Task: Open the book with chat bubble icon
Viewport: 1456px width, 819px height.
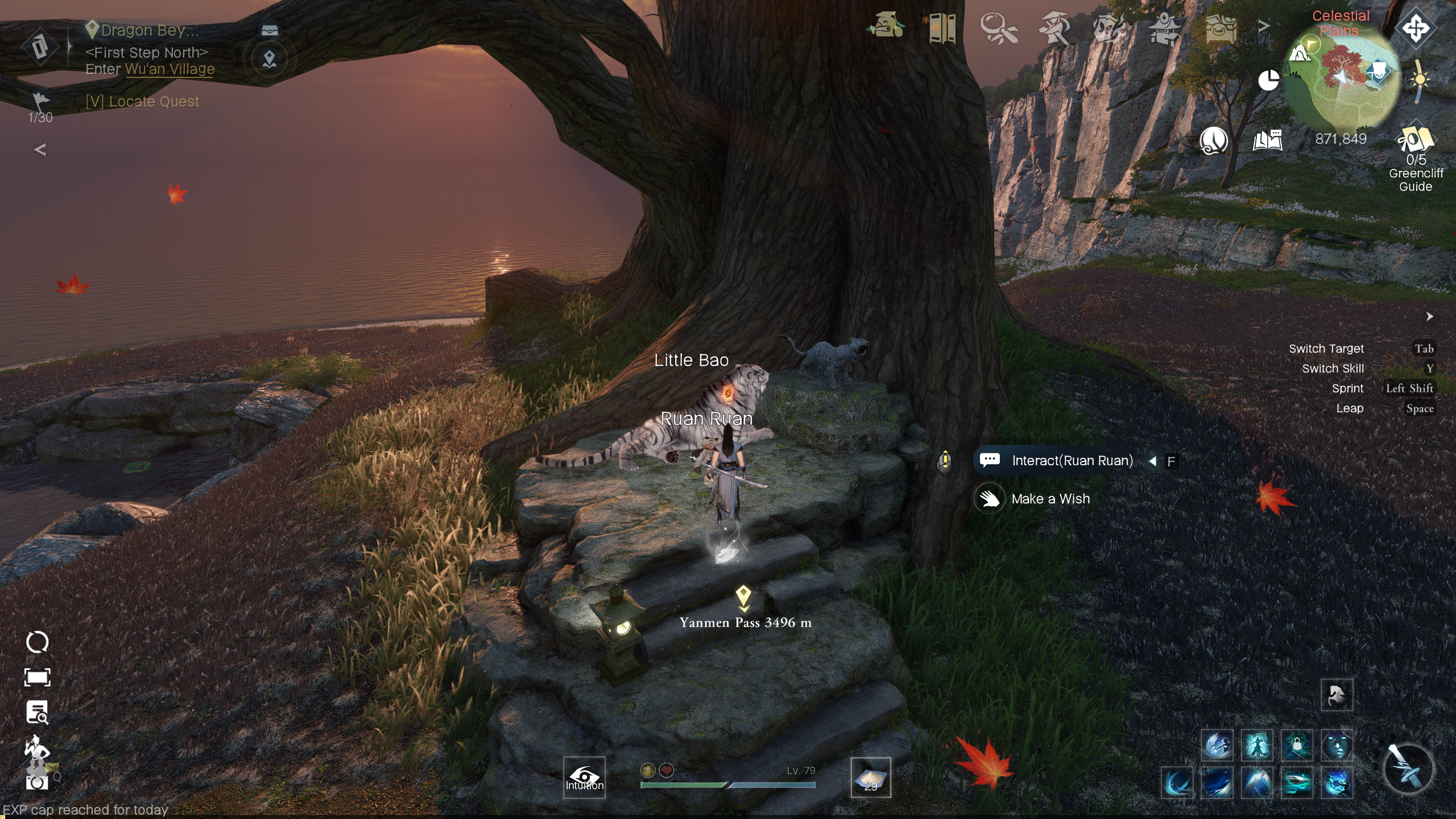Action: pos(1267,140)
